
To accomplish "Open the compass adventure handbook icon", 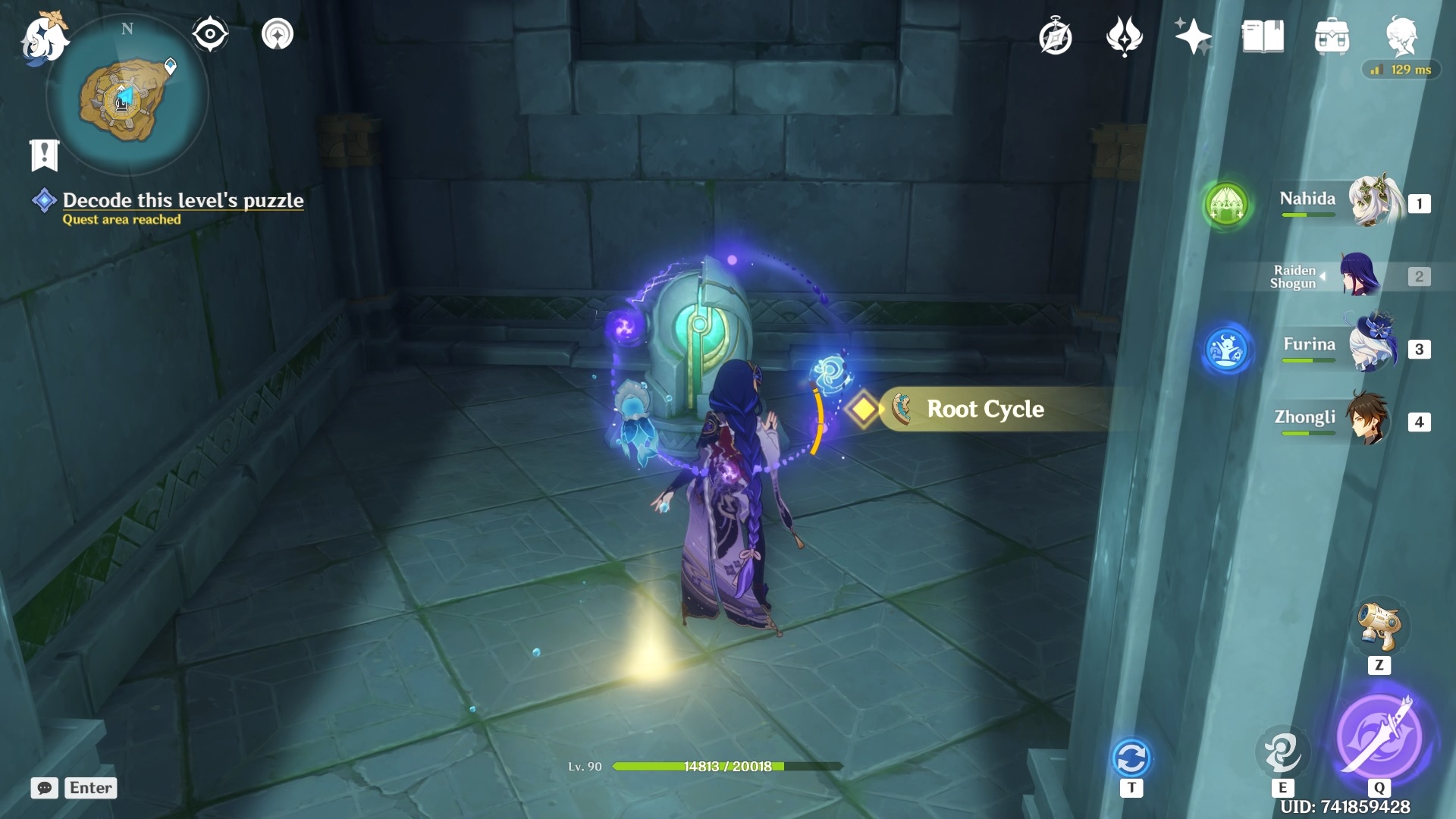I will click(1055, 37).
